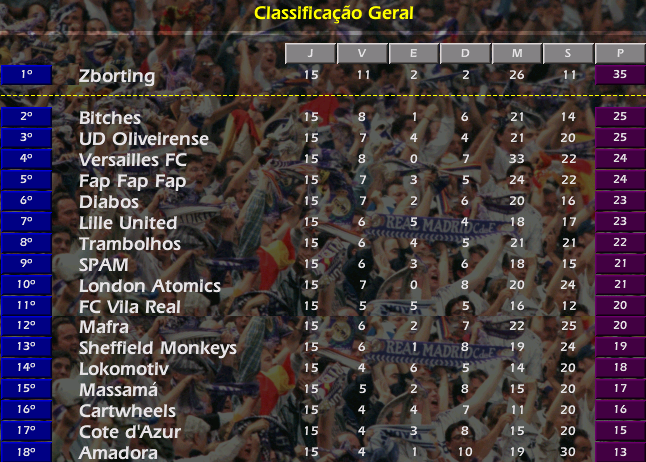
Task: Select the P points column header
Action: coord(620,54)
